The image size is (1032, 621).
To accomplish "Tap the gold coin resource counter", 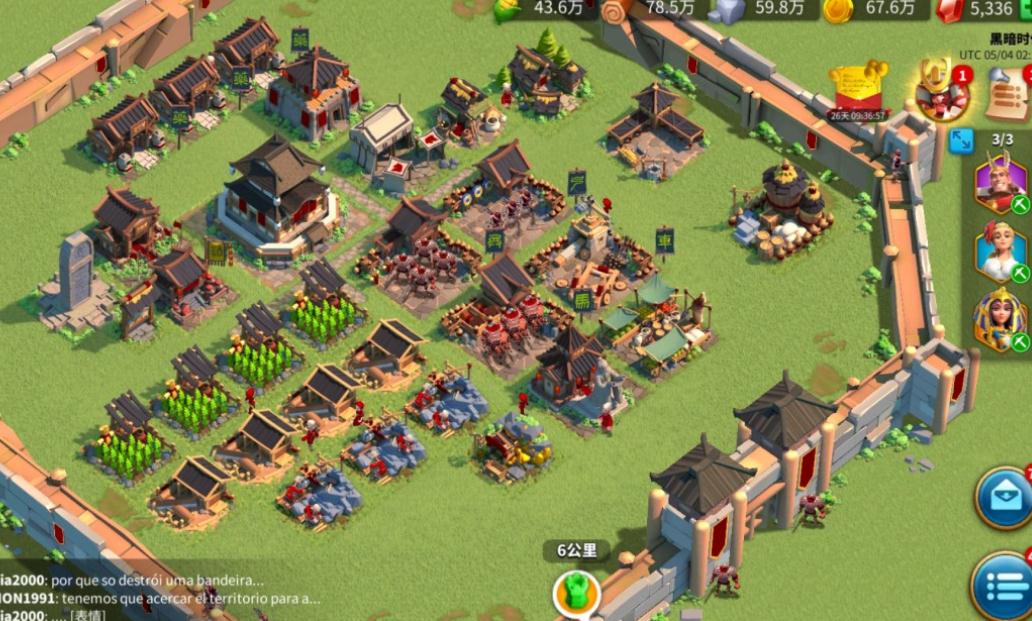I will tap(870, 9).
